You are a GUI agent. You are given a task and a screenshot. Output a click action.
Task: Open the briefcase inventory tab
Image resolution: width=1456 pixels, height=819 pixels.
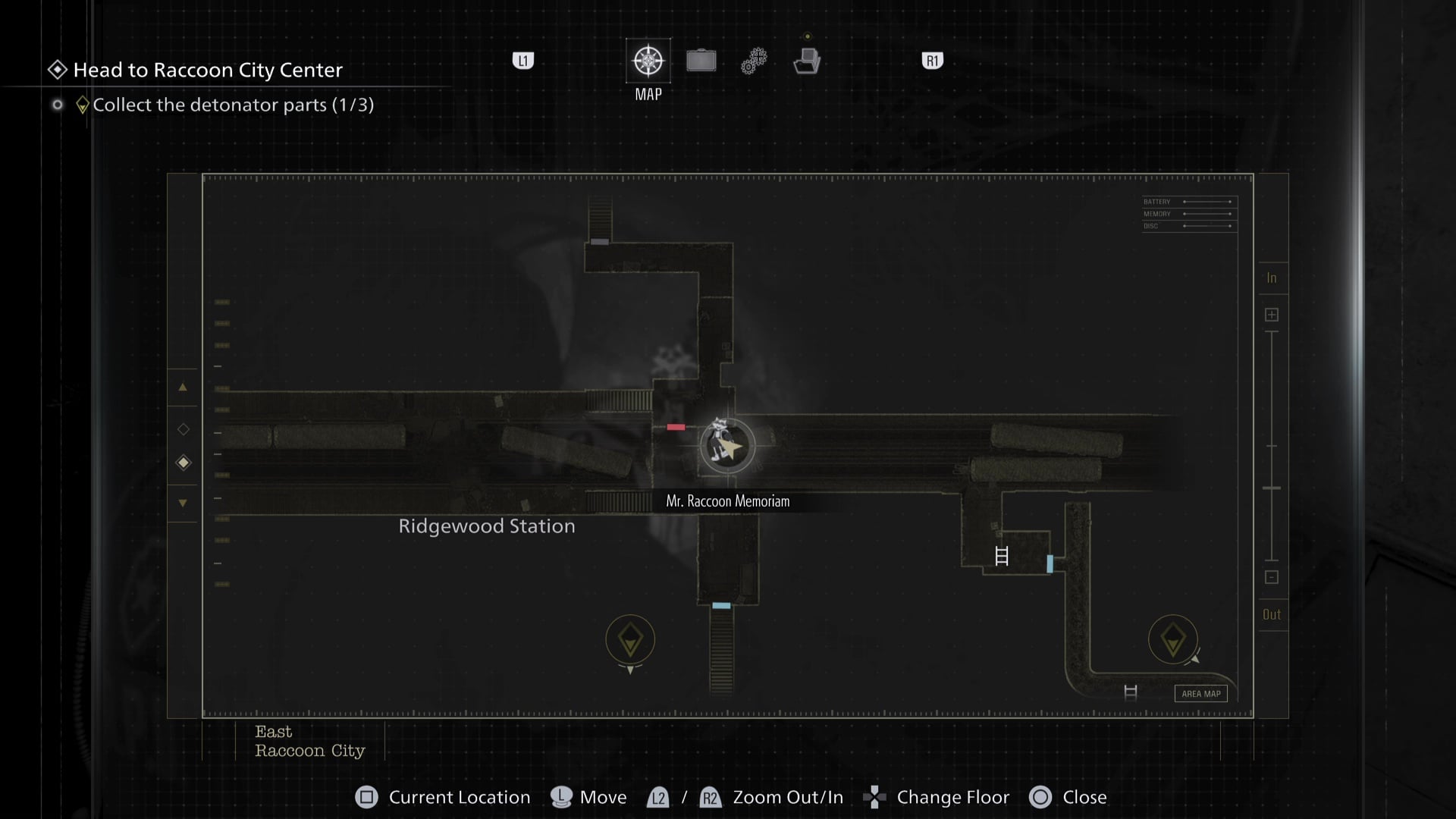point(701,61)
